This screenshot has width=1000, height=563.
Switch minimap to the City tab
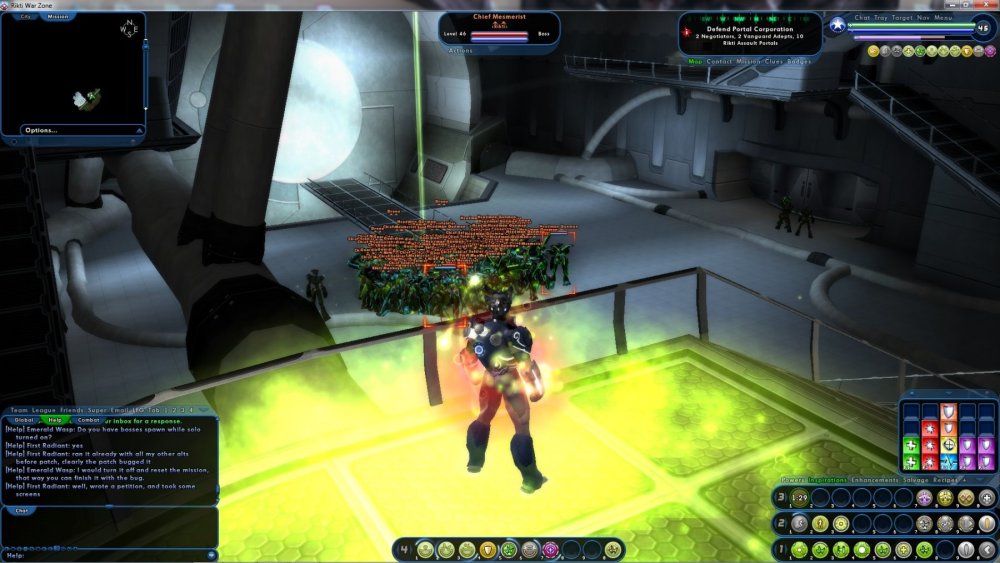coord(25,17)
